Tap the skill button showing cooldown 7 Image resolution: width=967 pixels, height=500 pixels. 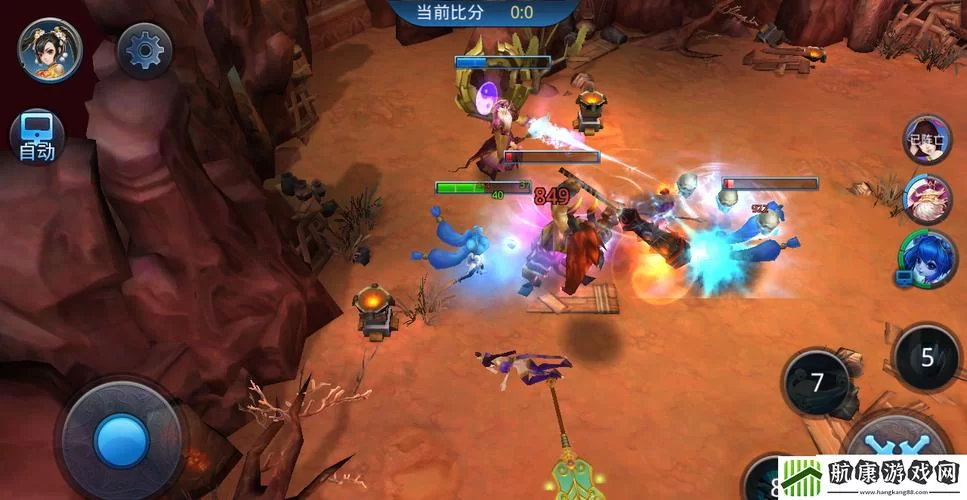pos(817,382)
